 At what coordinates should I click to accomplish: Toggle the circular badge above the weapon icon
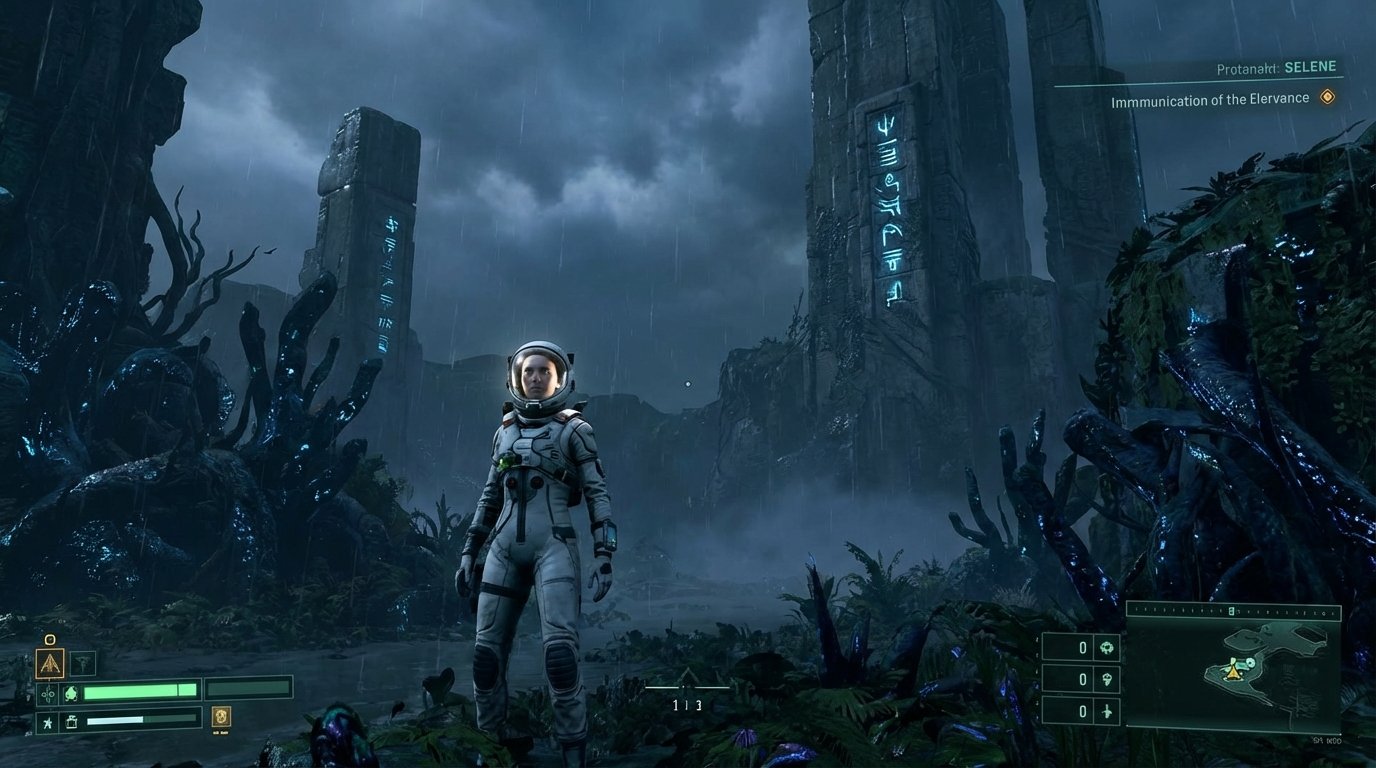pyautogui.click(x=50, y=639)
